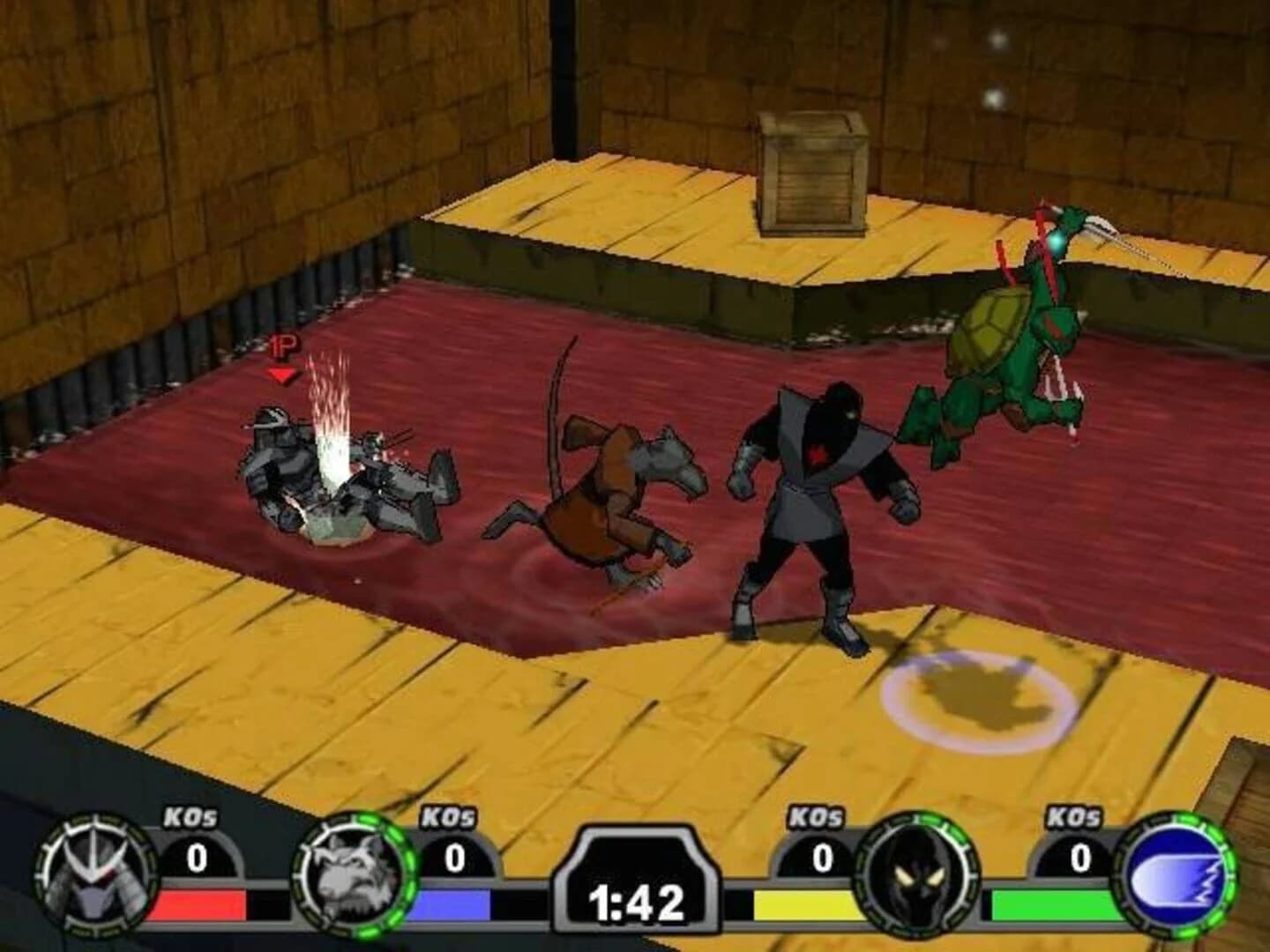Select Splinter's zero KOs score tab
Image resolution: width=1270 pixels, height=952 pixels.
[x=452, y=856]
